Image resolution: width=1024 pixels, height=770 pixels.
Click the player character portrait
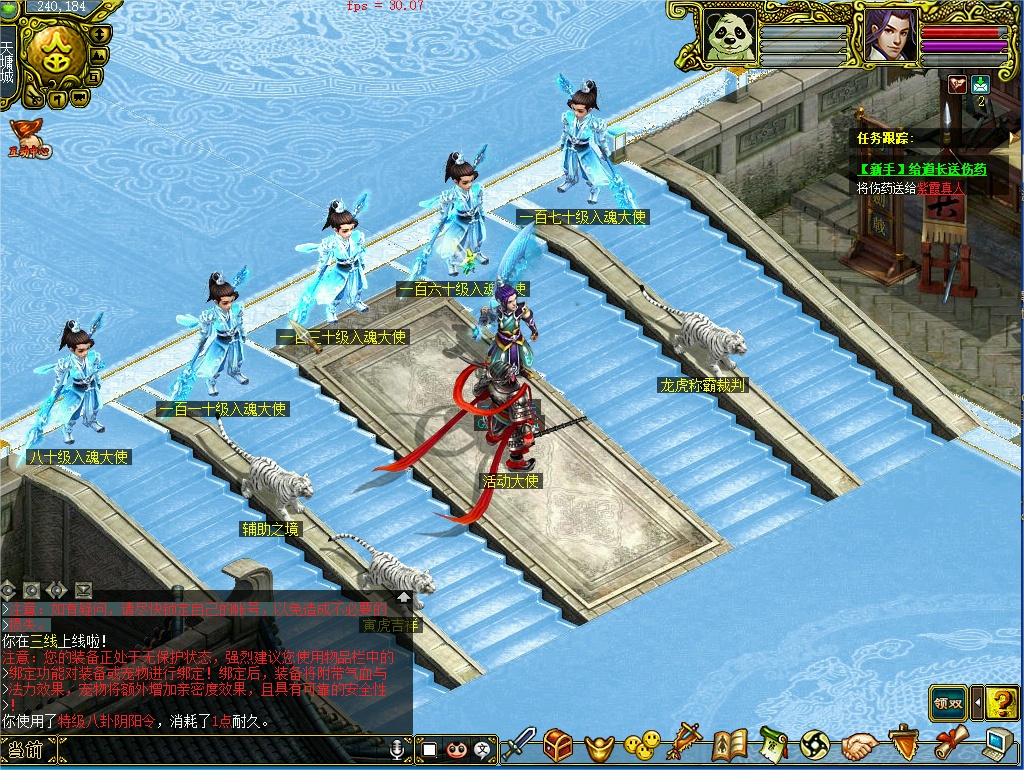pyautogui.click(x=891, y=36)
